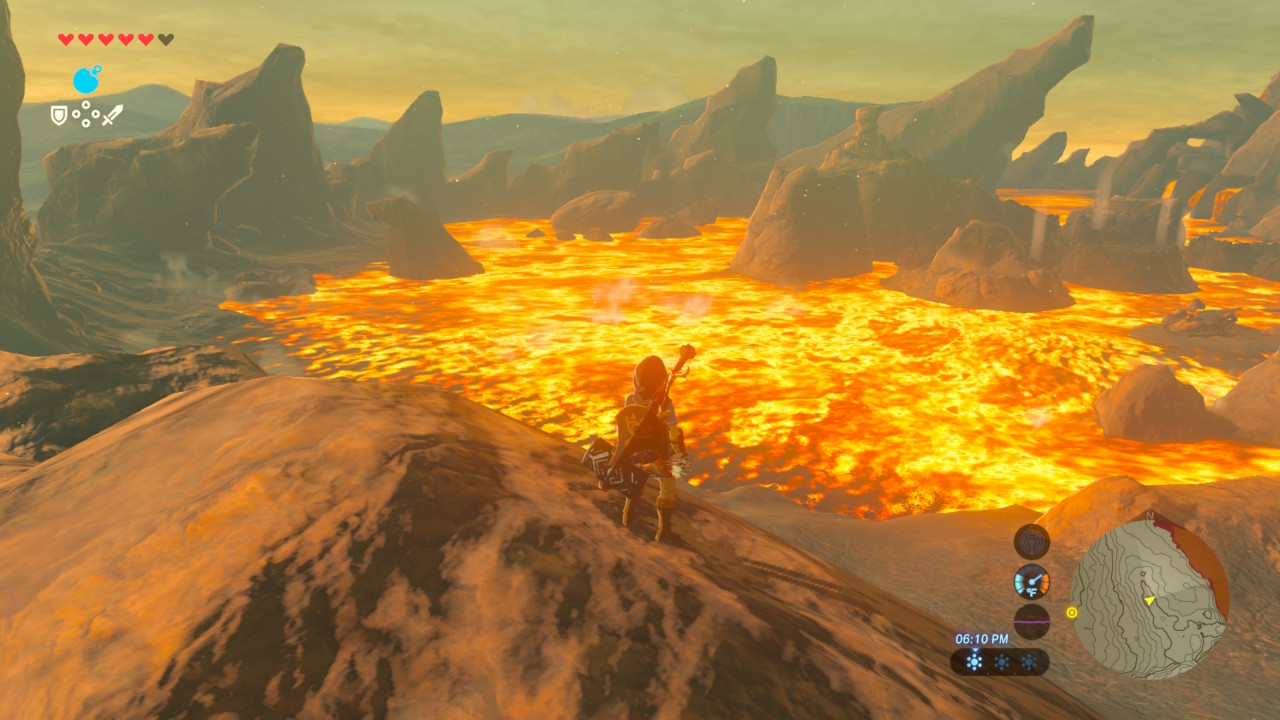Open the circular topographic minimap
This screenshot has width=1280, height=720.
[1149, 598]
